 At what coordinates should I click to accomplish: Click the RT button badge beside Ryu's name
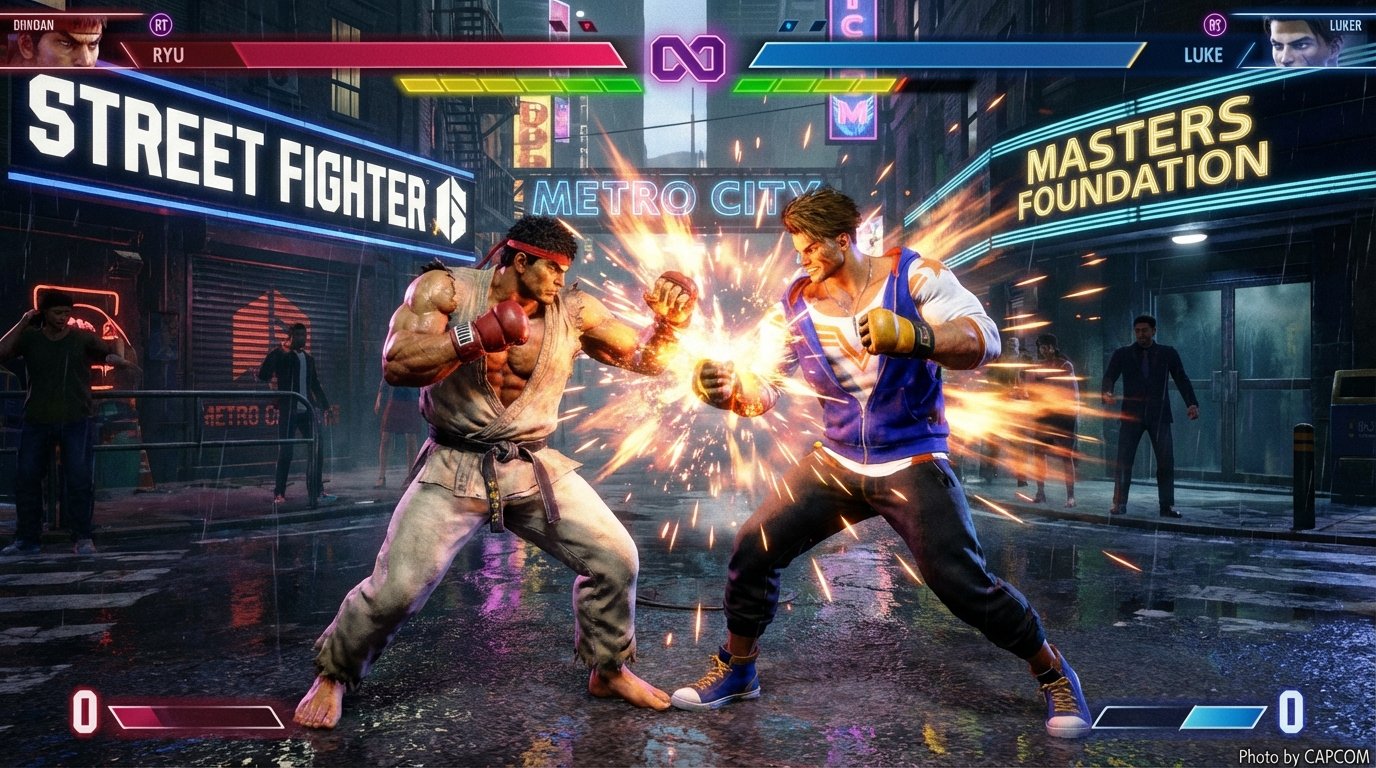pos(160,24)
